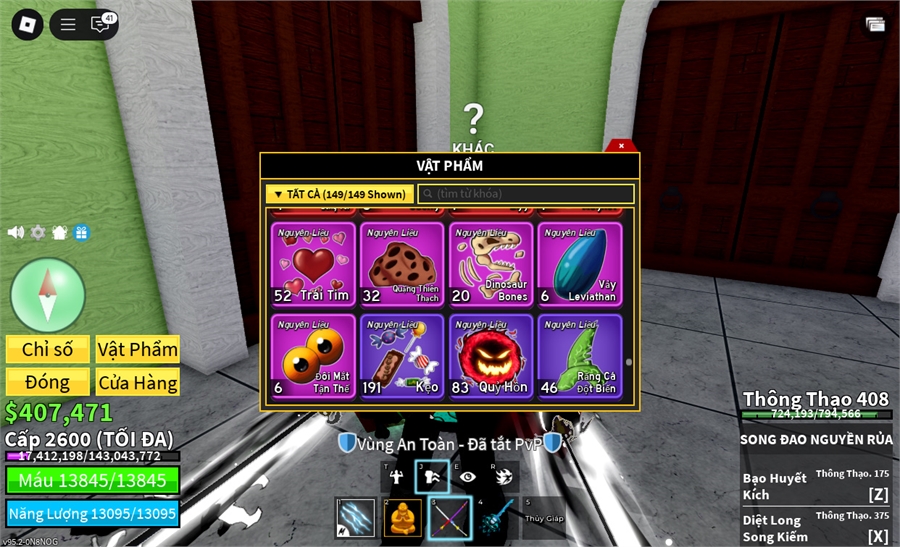Screen dimensions: 900x547
Task: Click the Đóng button
Action: click(x=48, y=382)
